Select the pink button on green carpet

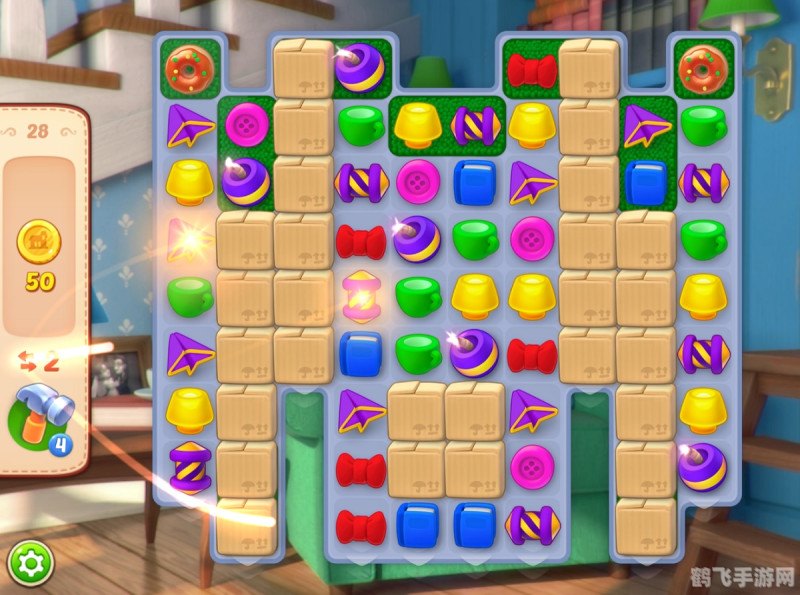245,125
